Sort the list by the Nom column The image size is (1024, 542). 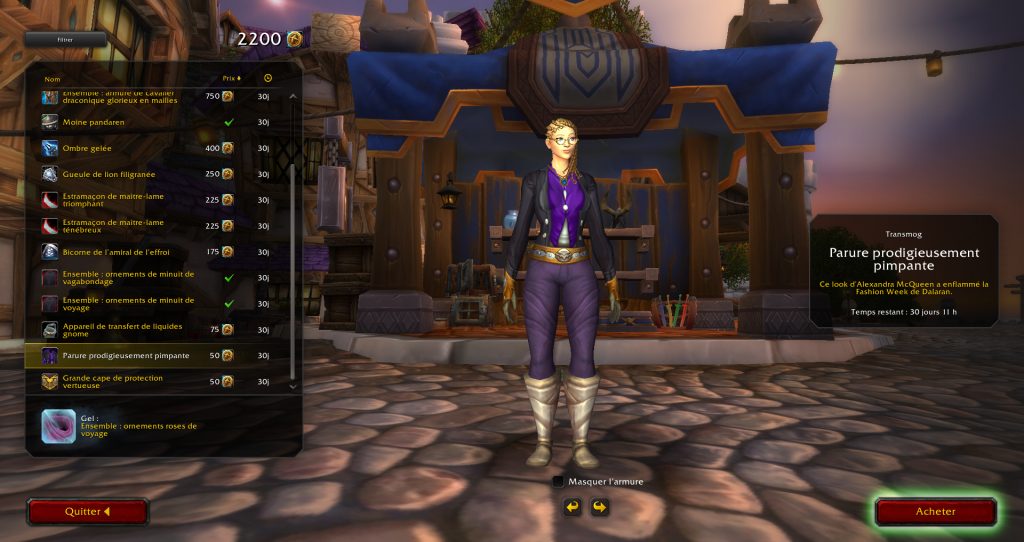tap(53, 78)
